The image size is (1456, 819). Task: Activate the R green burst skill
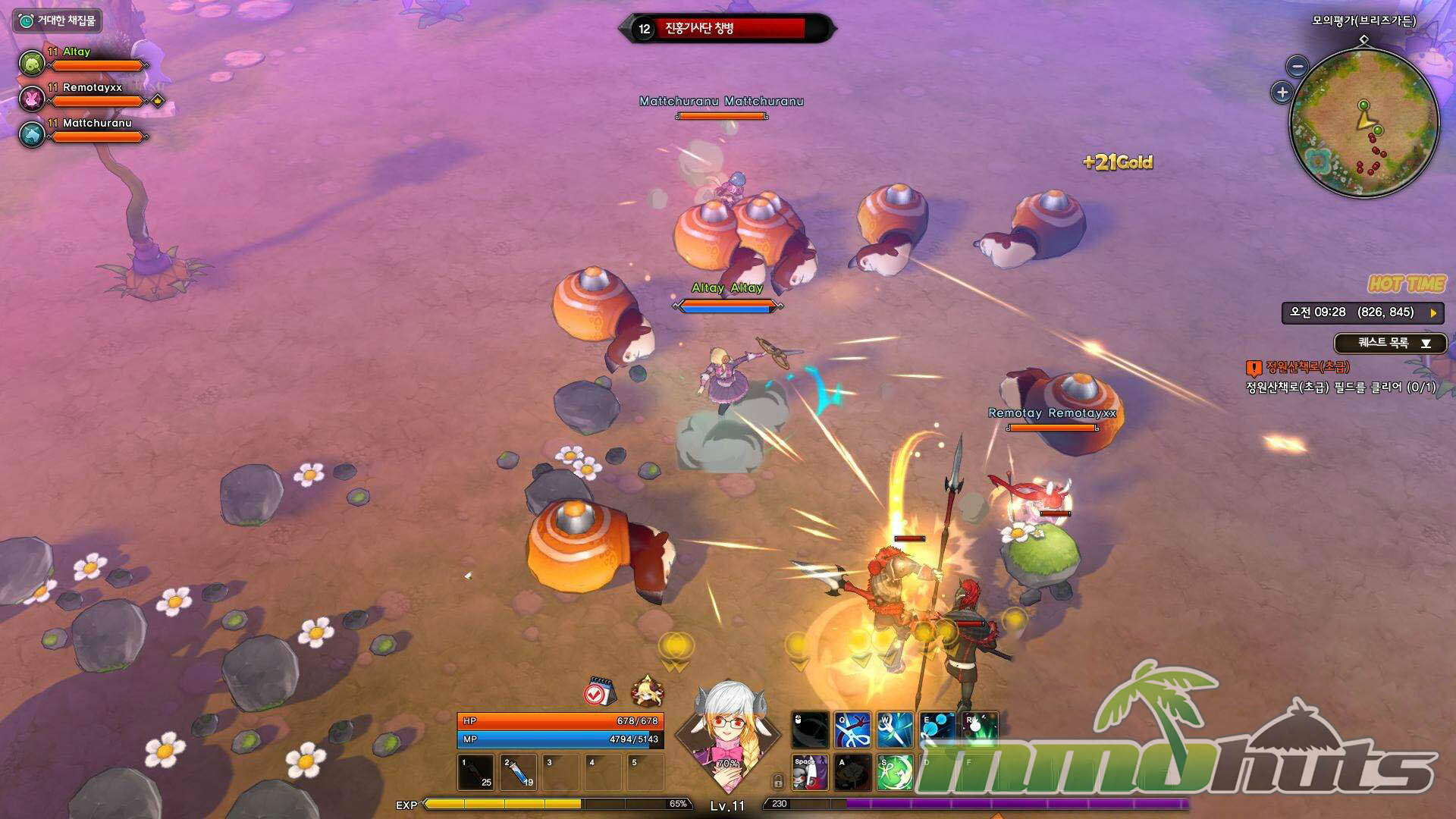(980, 730)
